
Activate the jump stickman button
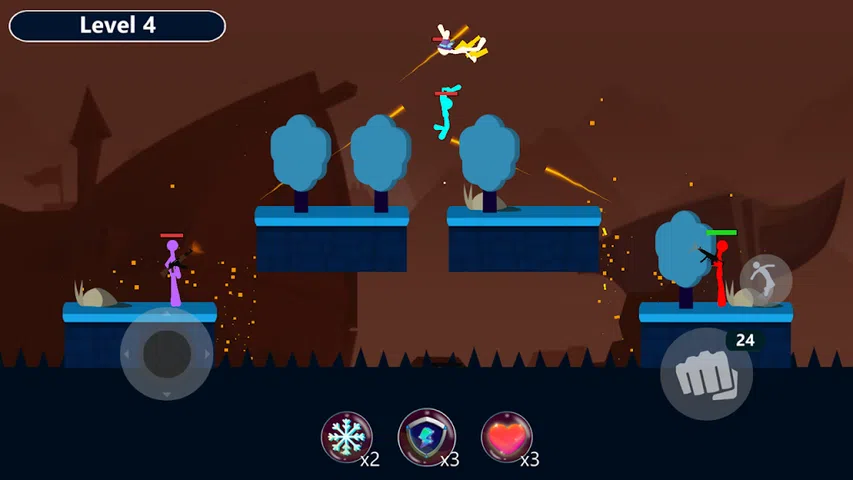pos(766,280)
